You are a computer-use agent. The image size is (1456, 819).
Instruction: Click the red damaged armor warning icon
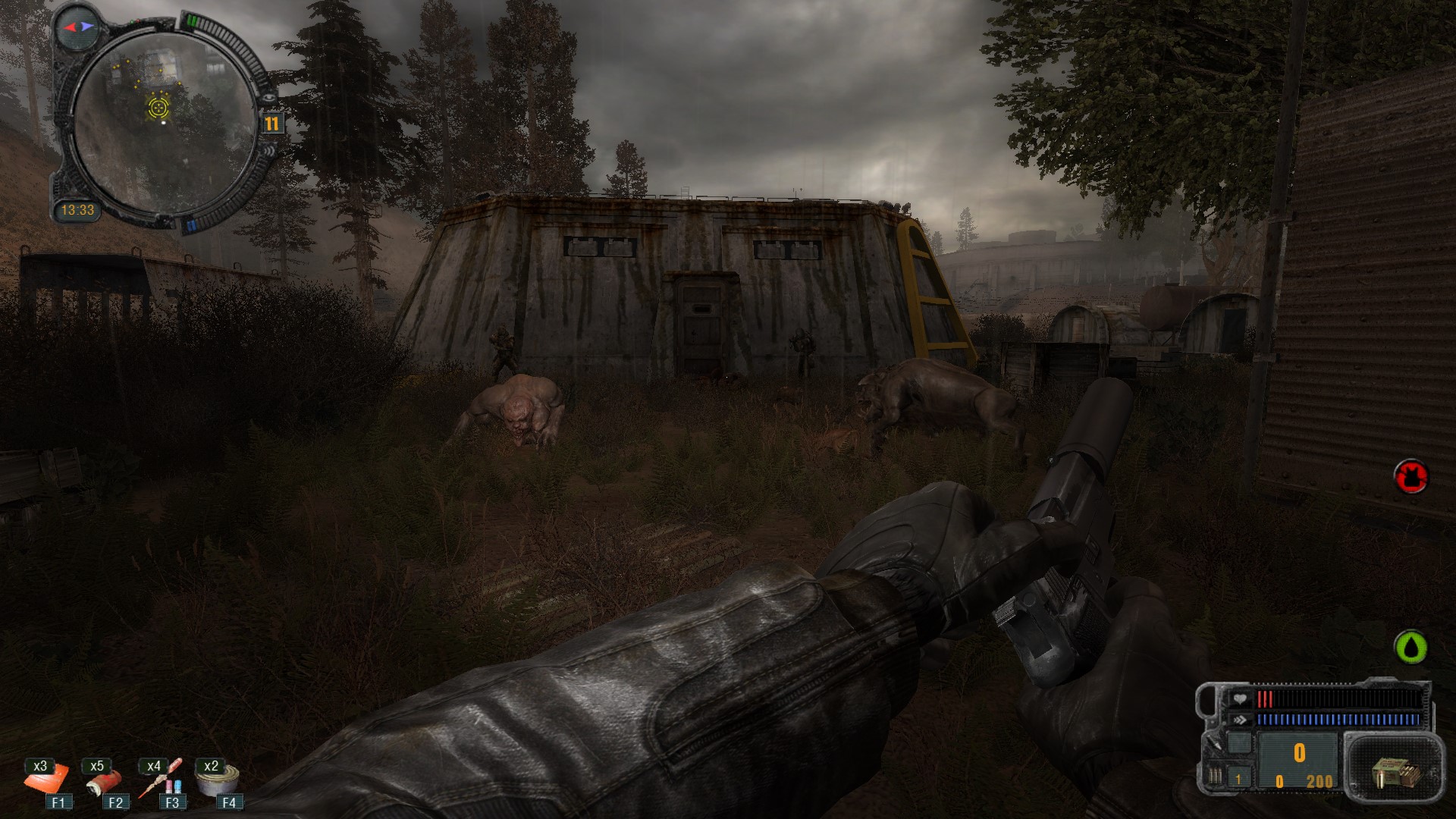(1410, 477)
